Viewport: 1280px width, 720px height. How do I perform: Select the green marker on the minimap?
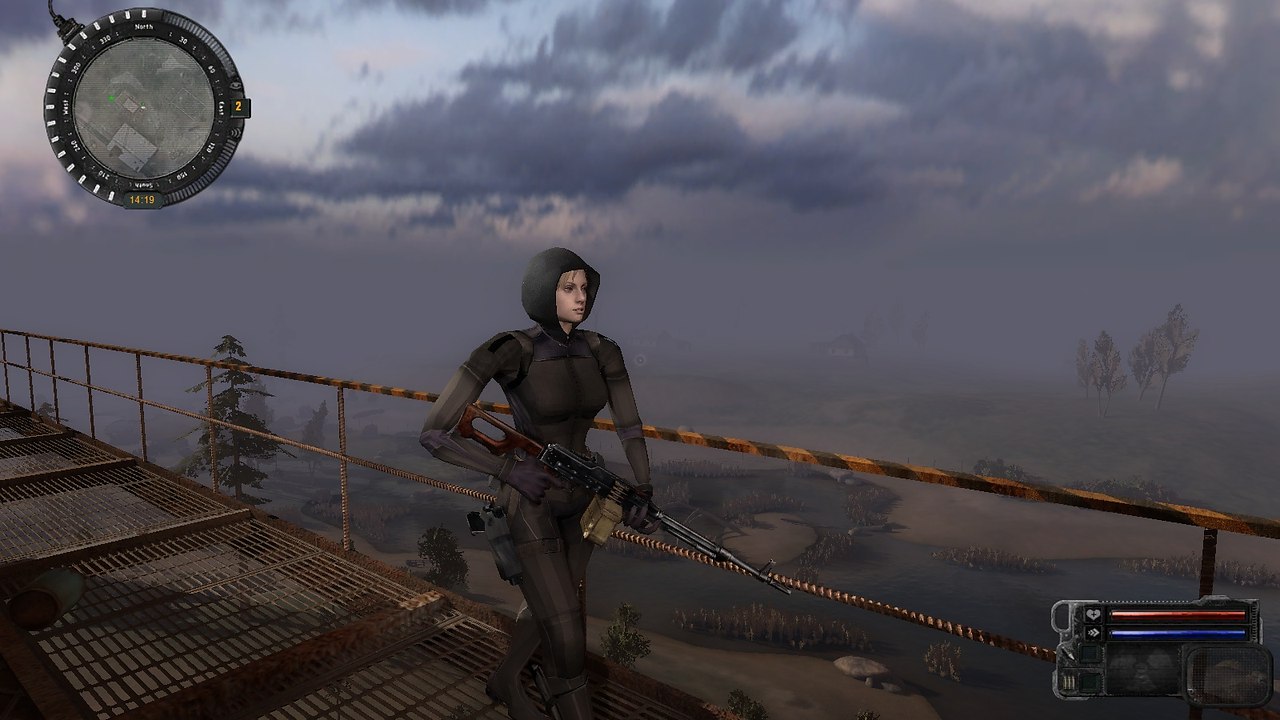[x=109, y=98]
